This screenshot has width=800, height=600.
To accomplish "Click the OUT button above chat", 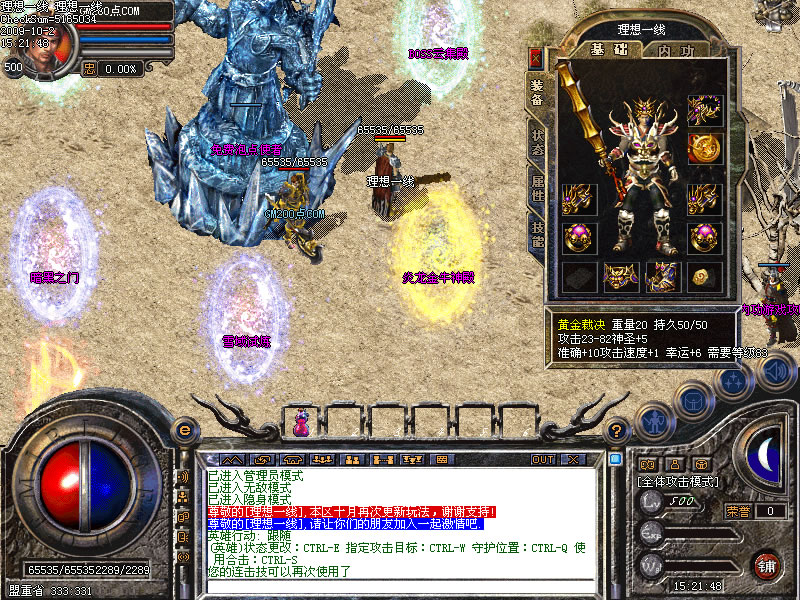I will click(542, 459).
